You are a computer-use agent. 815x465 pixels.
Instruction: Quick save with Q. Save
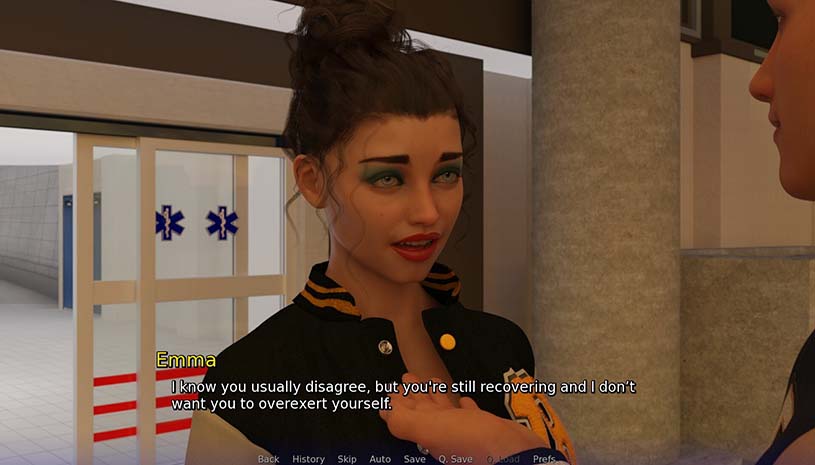pos(455,459)
